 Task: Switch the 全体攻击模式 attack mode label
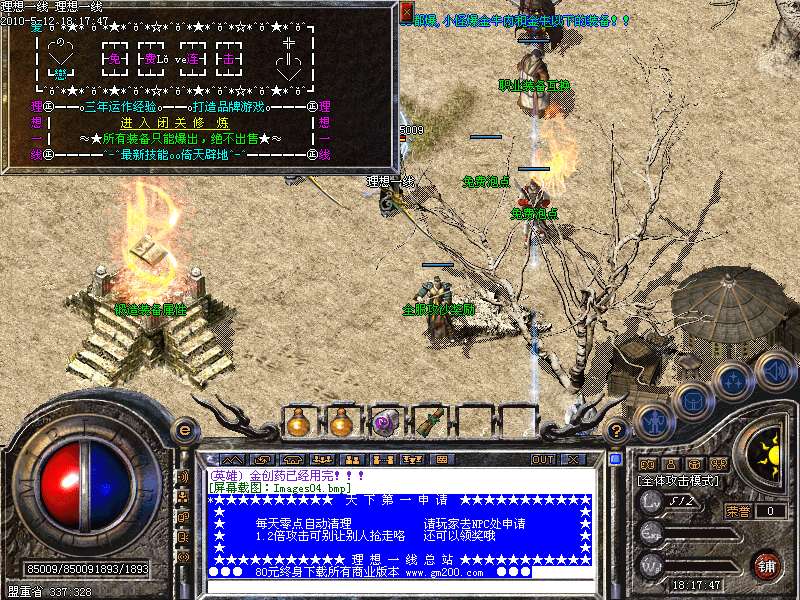click(680, 481)
